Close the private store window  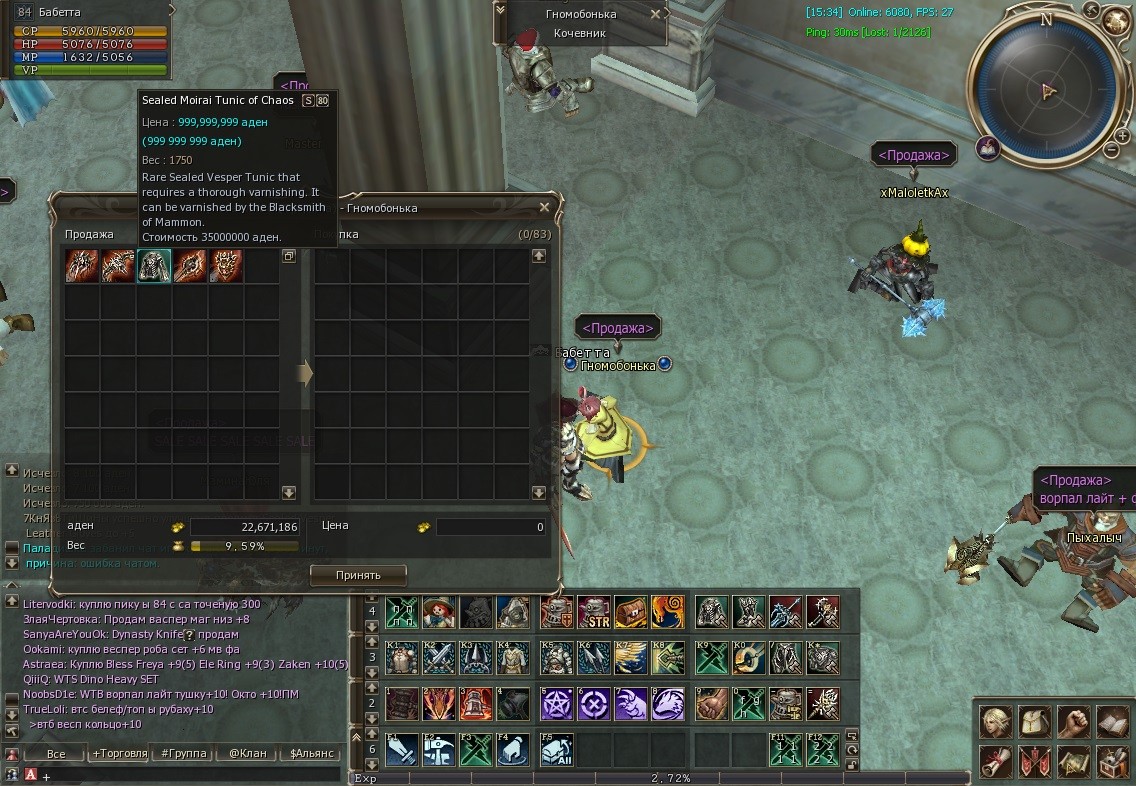(x=544, y=207)
